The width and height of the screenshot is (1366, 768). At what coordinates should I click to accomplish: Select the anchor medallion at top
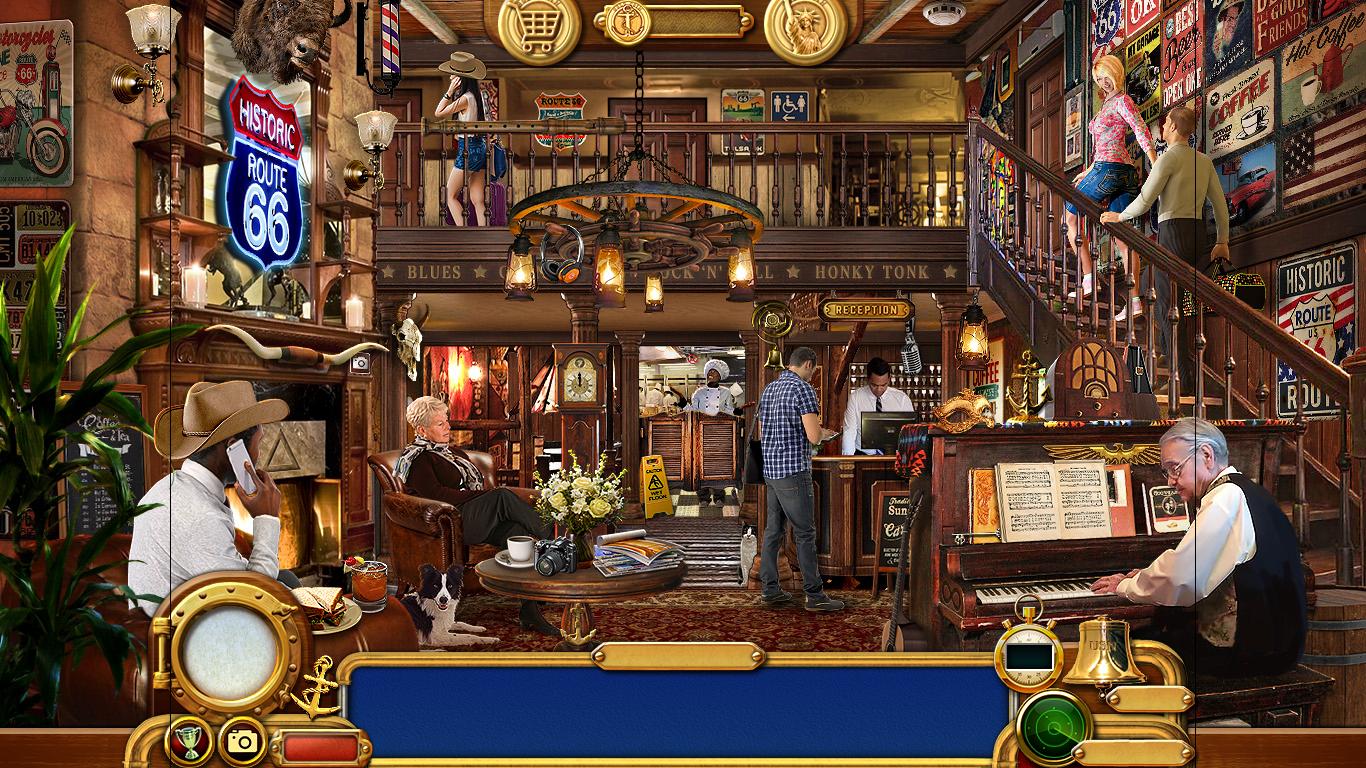(x=627, y=20)
